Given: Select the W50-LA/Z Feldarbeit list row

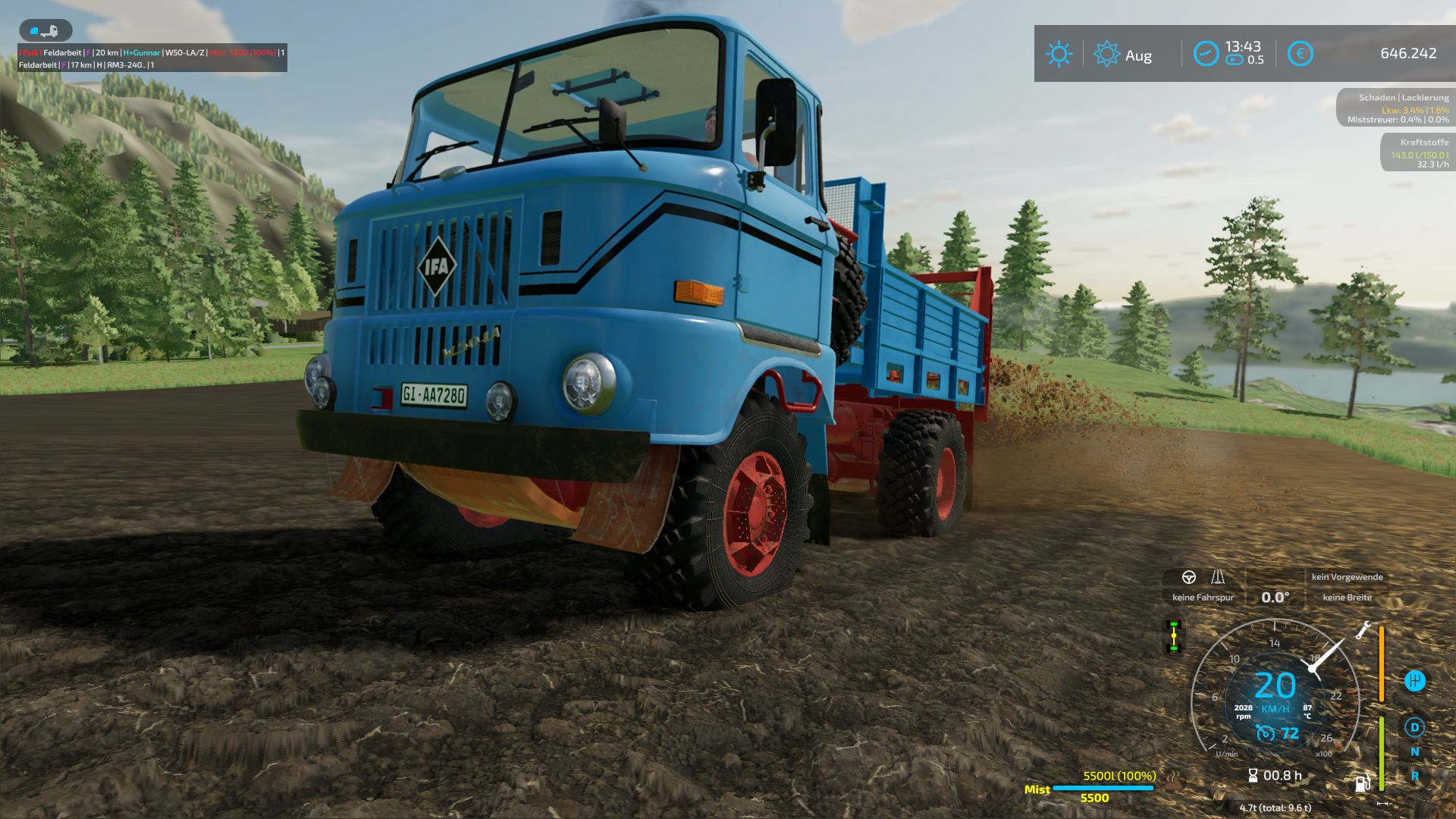Looking at the screenshot, I should click(152, 52).
